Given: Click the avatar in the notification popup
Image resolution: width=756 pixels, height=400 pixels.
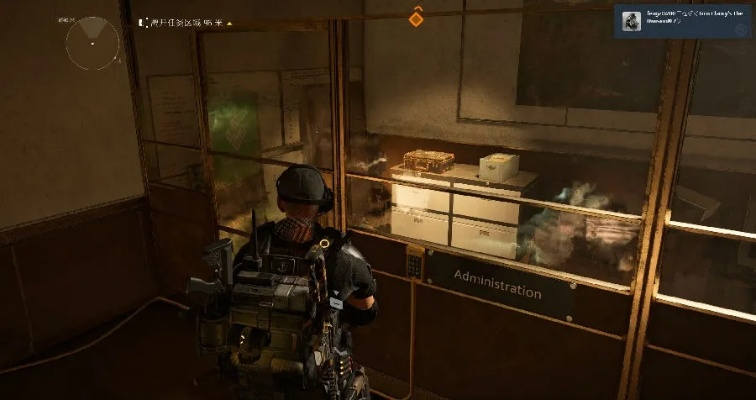Looking at the screenshot, I should pyautogui.click(x=633, y=22).
